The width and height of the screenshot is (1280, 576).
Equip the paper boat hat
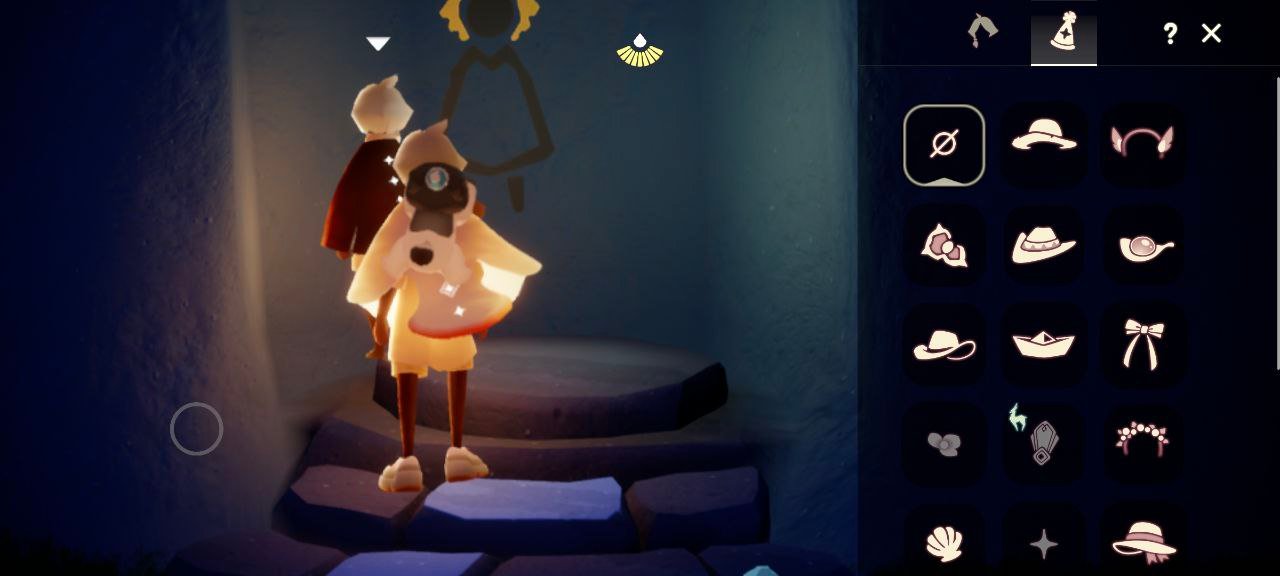pos(1044,344)
